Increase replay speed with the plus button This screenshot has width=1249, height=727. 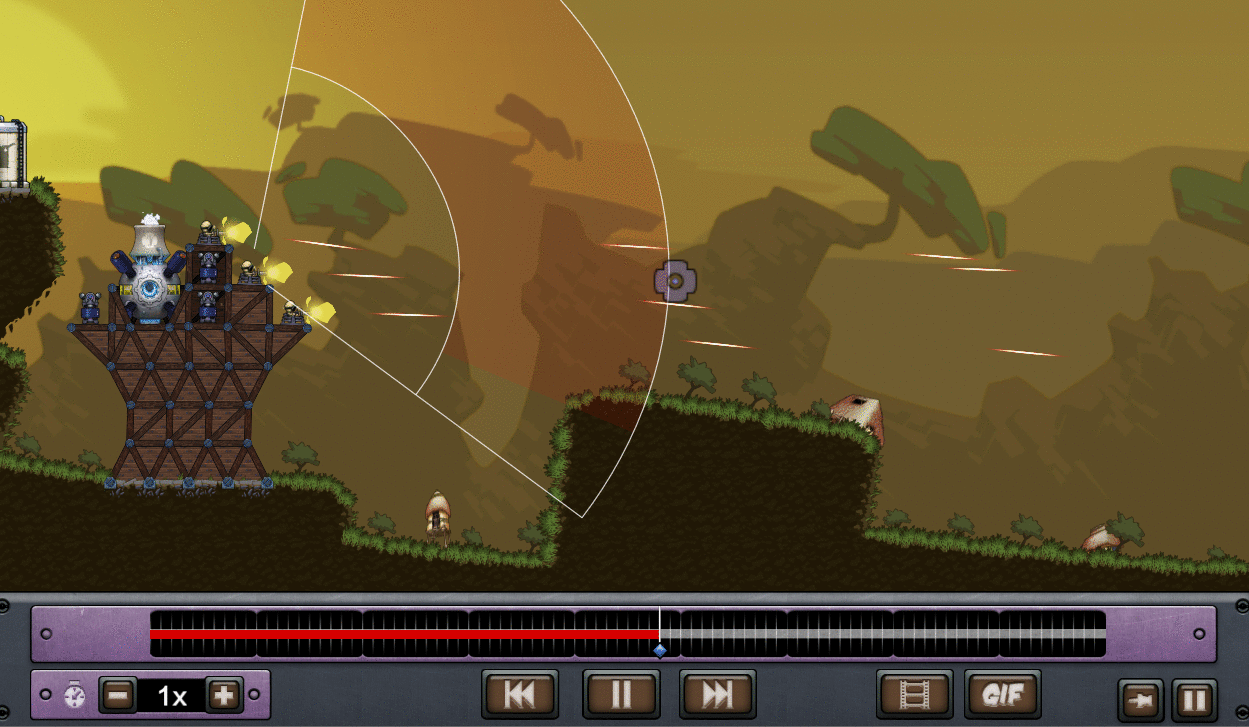pos(223,694)
